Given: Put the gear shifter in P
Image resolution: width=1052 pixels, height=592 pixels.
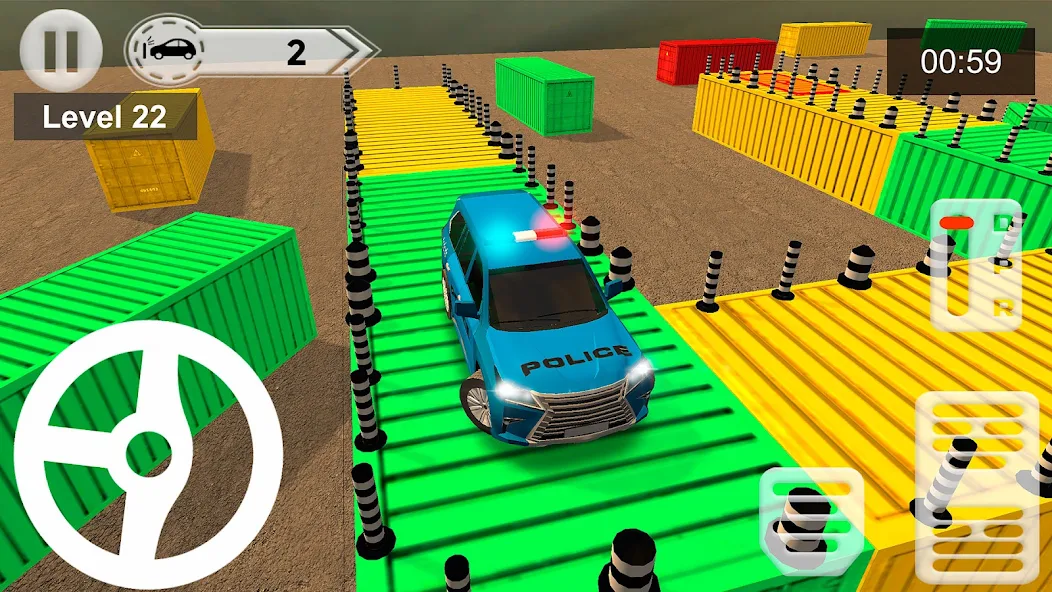Looking at the screenshot, I should [x=1002, y=266].
